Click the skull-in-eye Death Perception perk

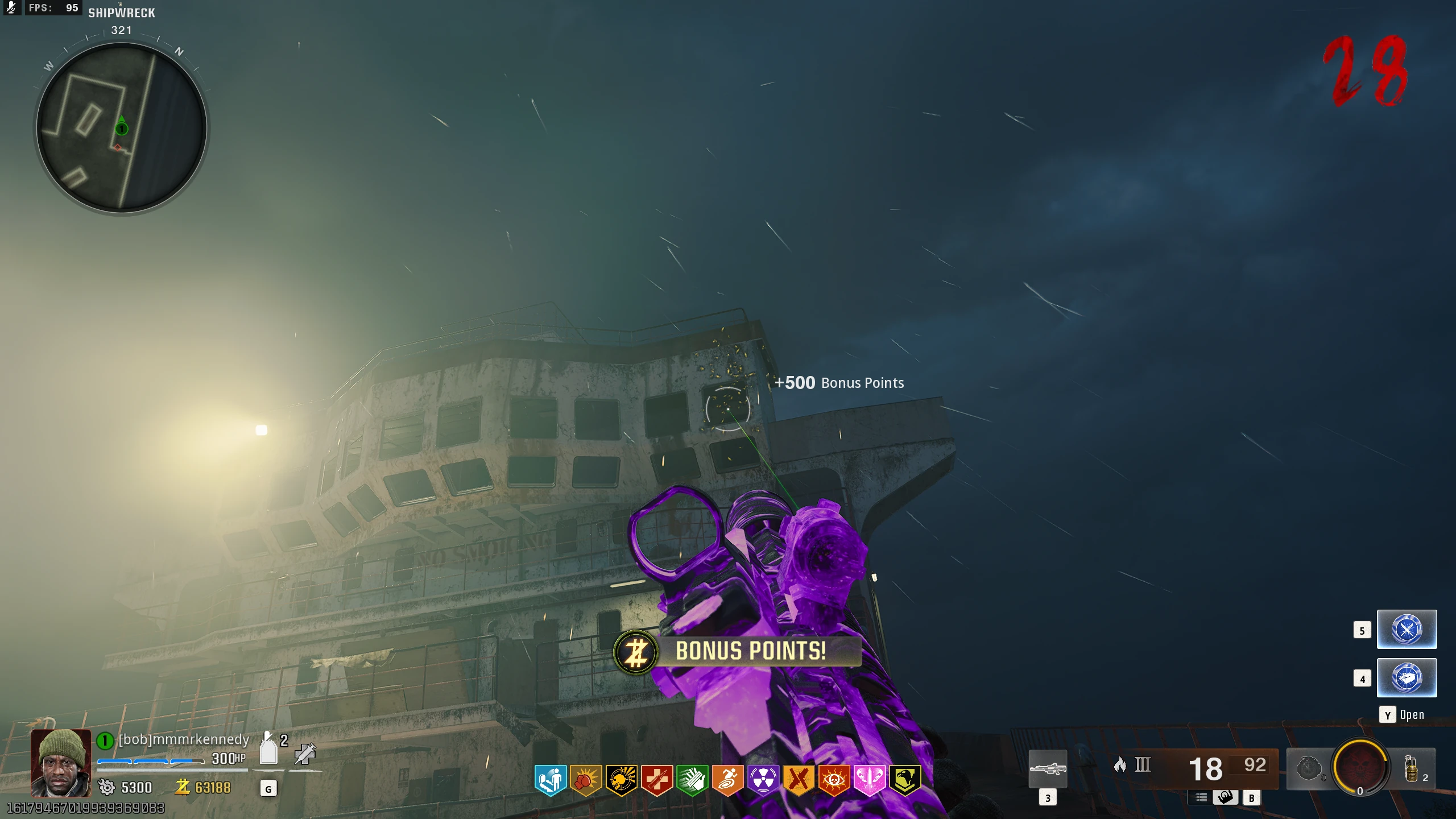(x=834, y=779)
